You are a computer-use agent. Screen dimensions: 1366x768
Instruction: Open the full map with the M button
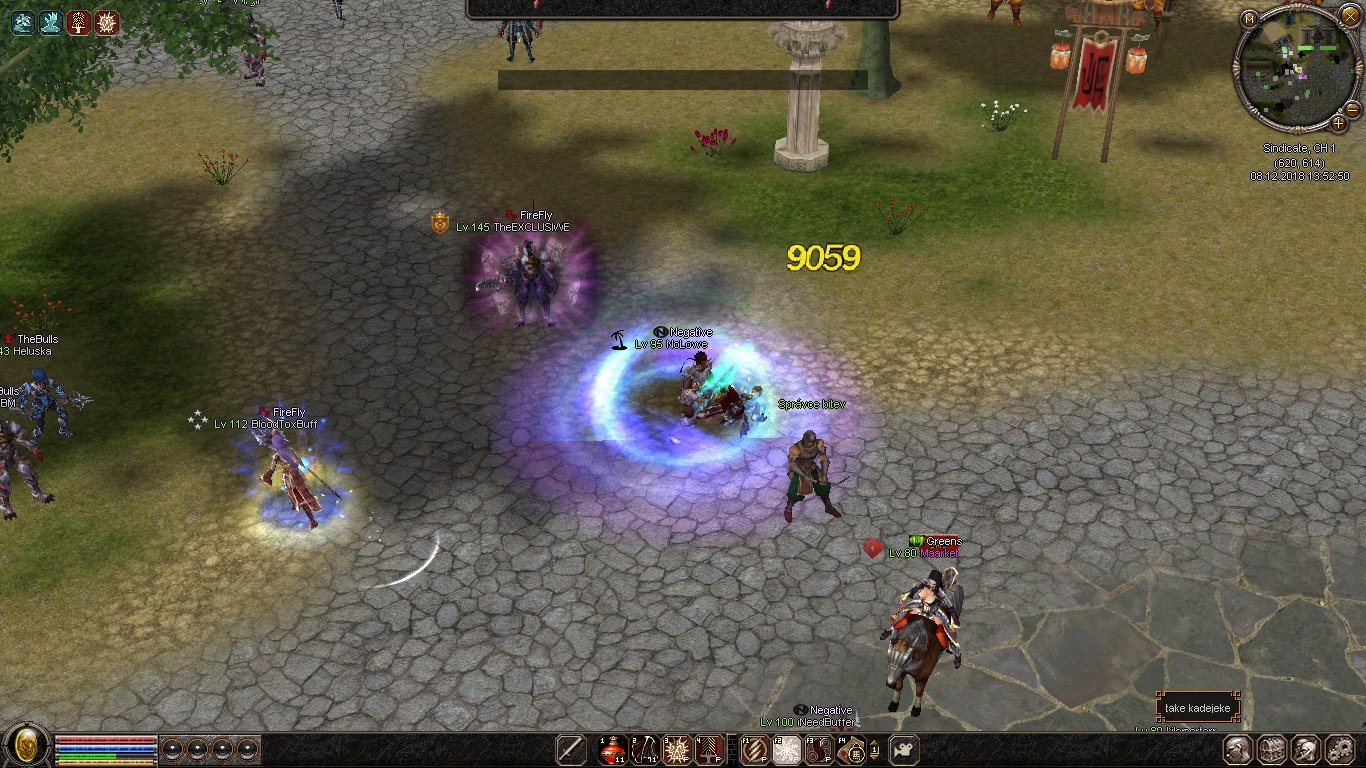pos(1249,19)
